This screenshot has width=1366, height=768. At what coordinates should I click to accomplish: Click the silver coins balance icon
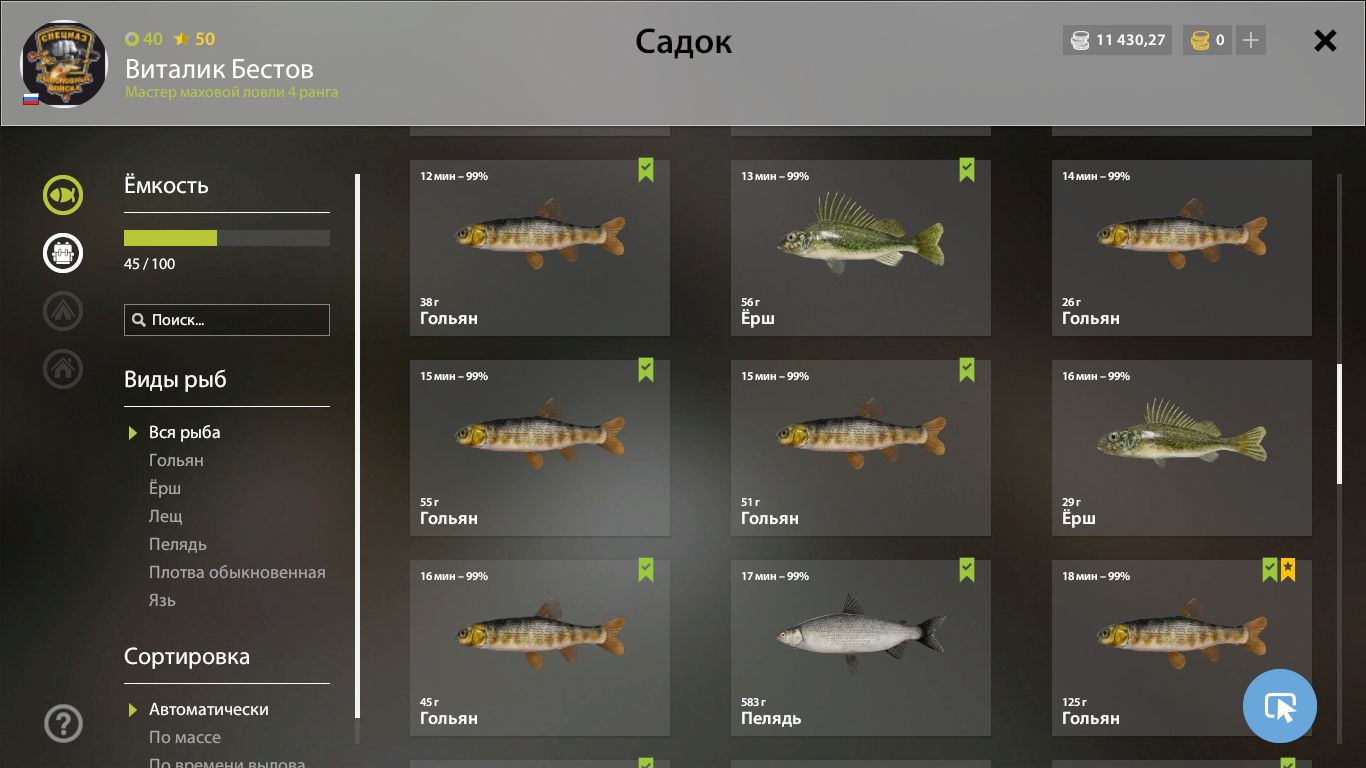[x=1080, y=41]
